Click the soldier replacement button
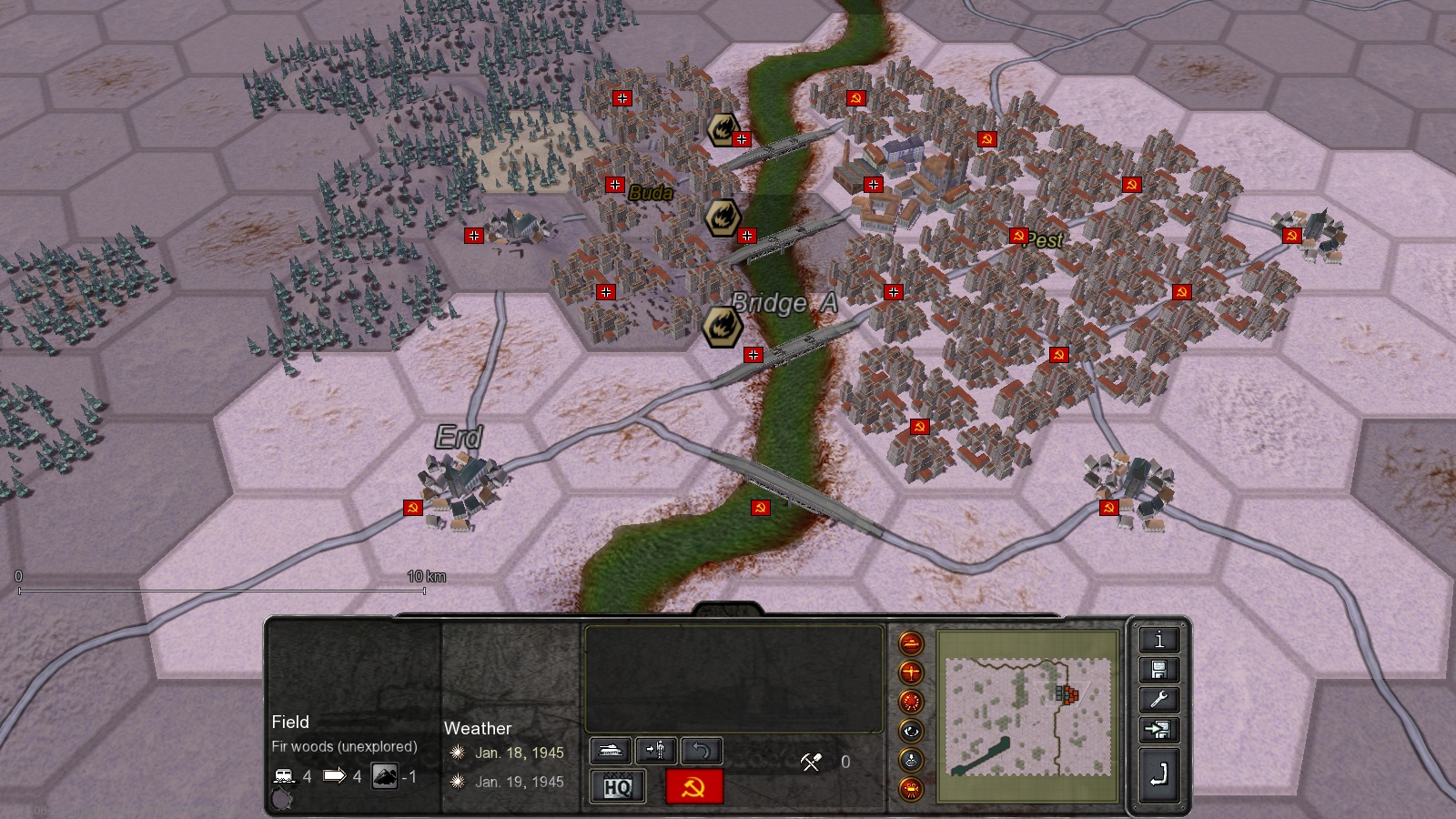 pyautogui.click(x=655, y=750)
